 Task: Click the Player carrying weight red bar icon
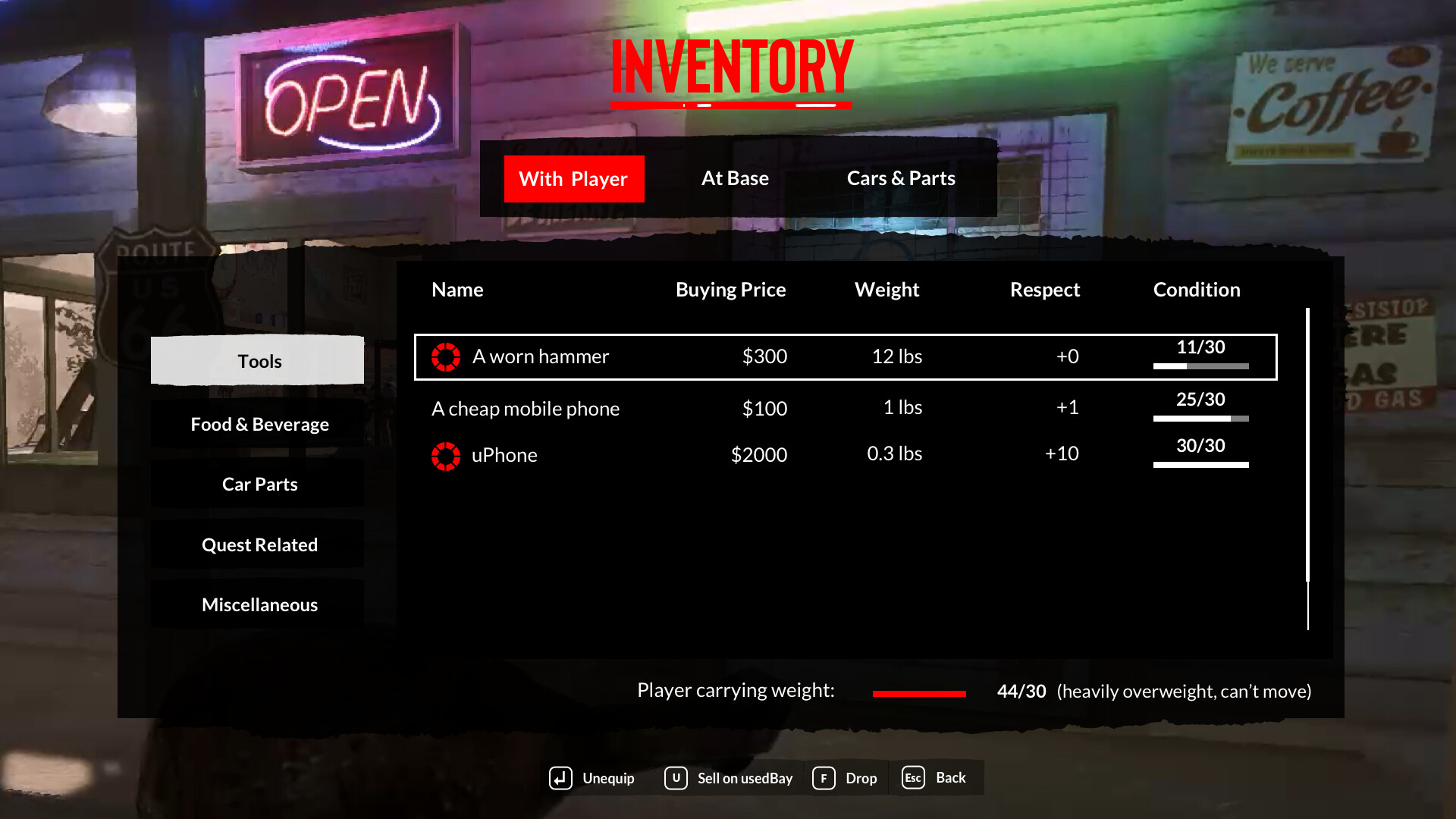point(918,692)
